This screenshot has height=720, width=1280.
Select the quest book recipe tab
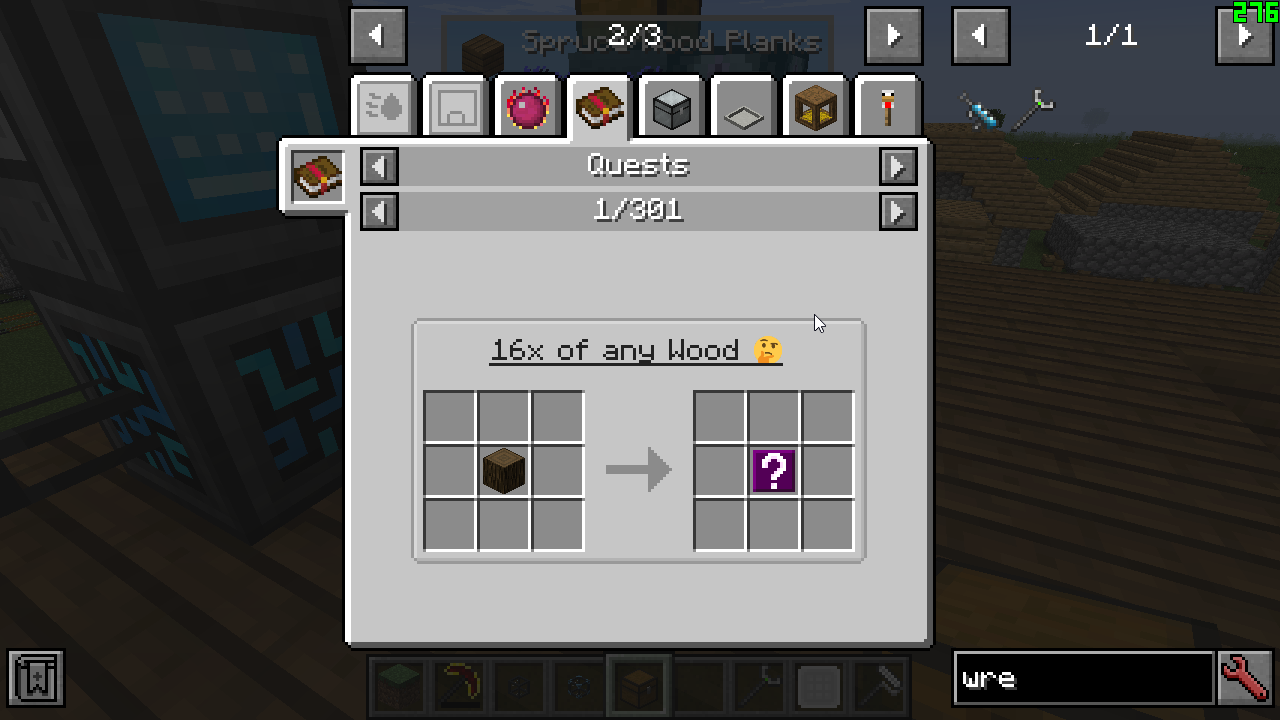[600, 107]
